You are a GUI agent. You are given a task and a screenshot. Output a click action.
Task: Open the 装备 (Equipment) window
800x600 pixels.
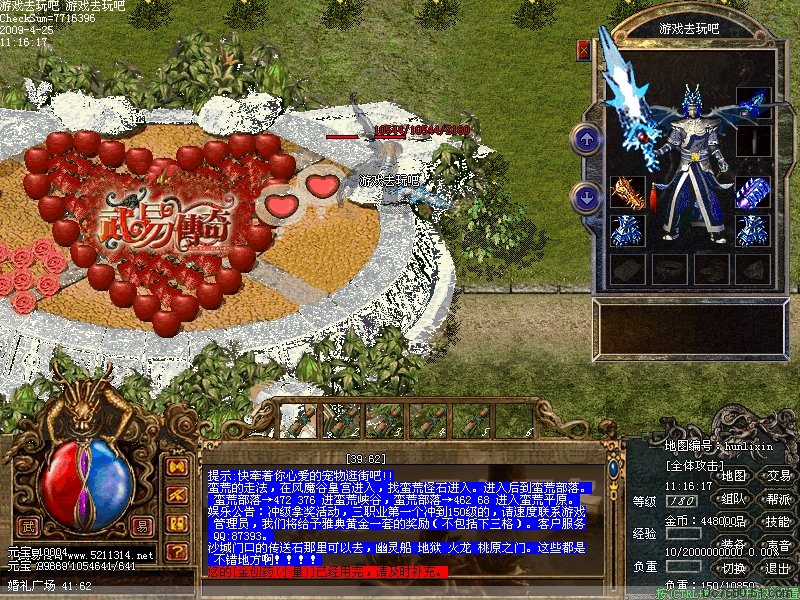pyautogui.click(x=734, y=545)
